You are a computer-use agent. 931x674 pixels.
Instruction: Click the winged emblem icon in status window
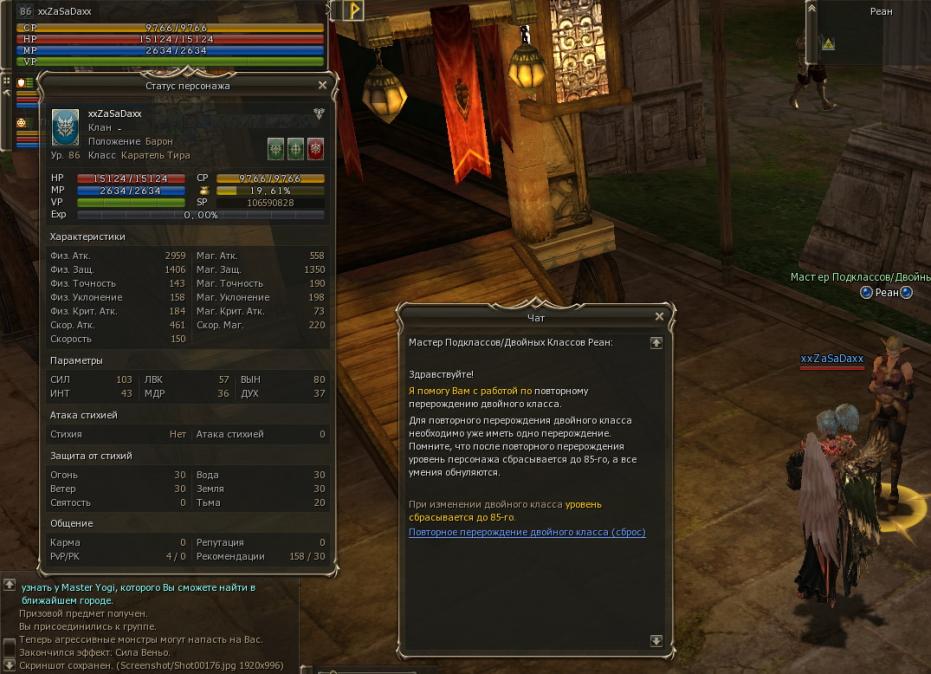[x=319, y=114]
